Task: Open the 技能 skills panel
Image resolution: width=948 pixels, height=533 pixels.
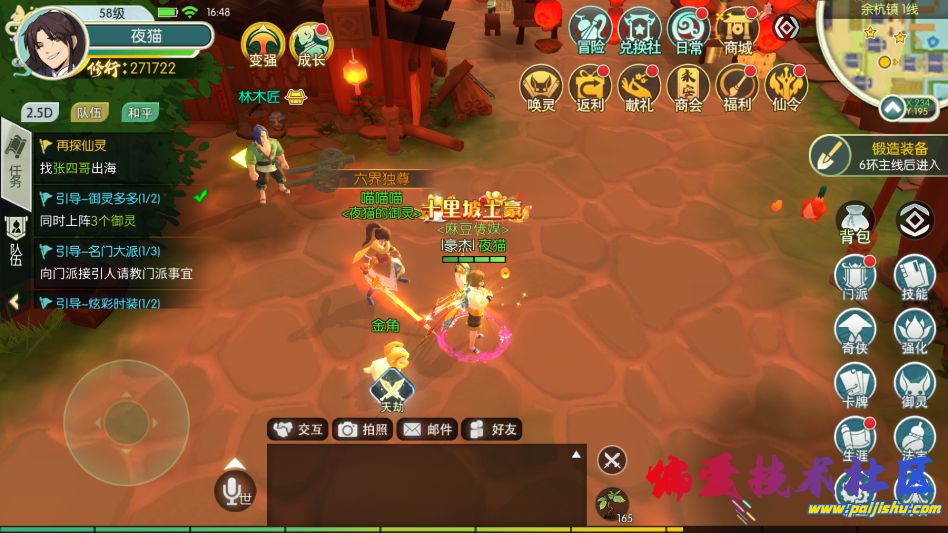Action: [914, 276]
